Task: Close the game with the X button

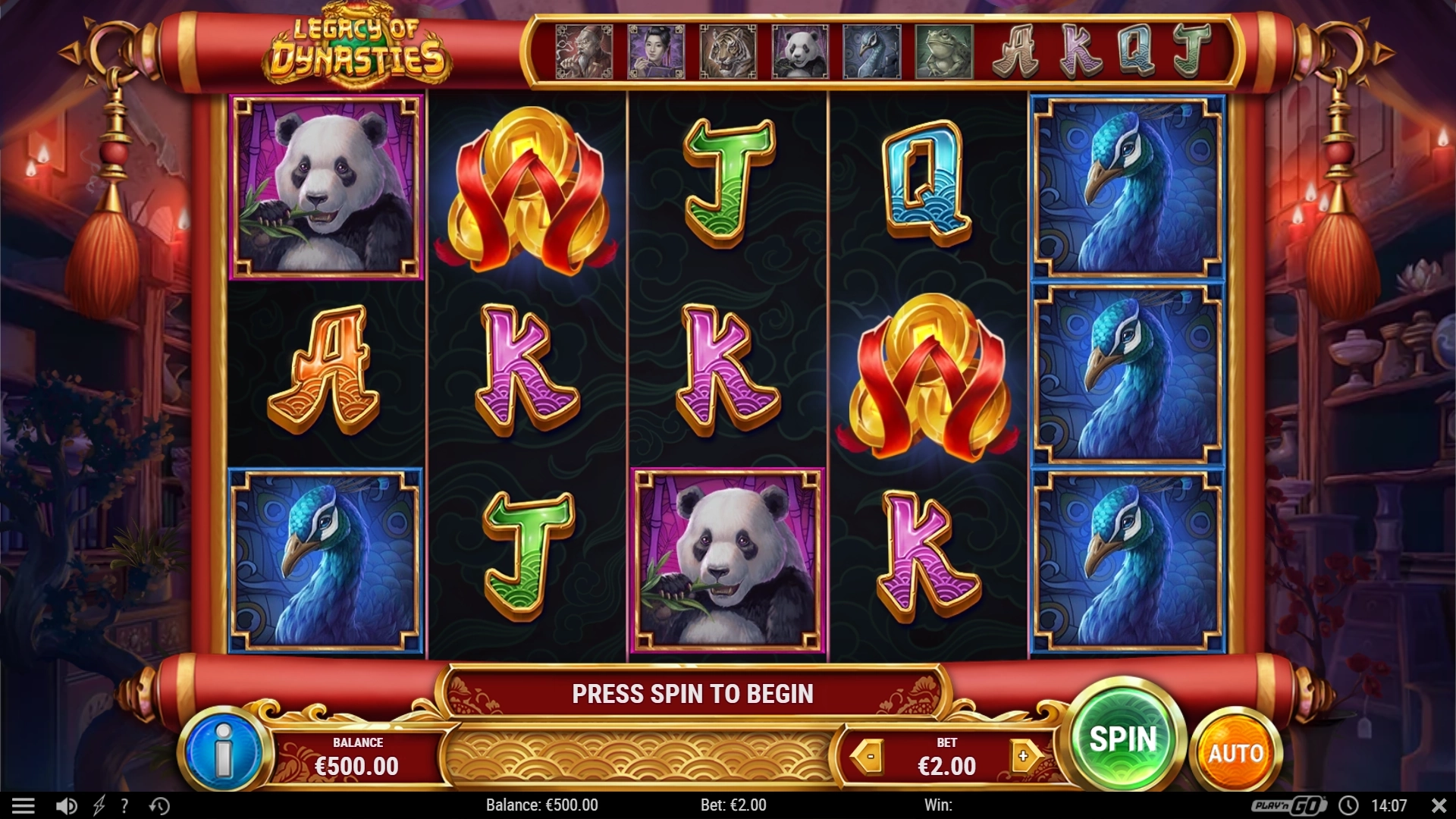Action: click(1438, 805)
